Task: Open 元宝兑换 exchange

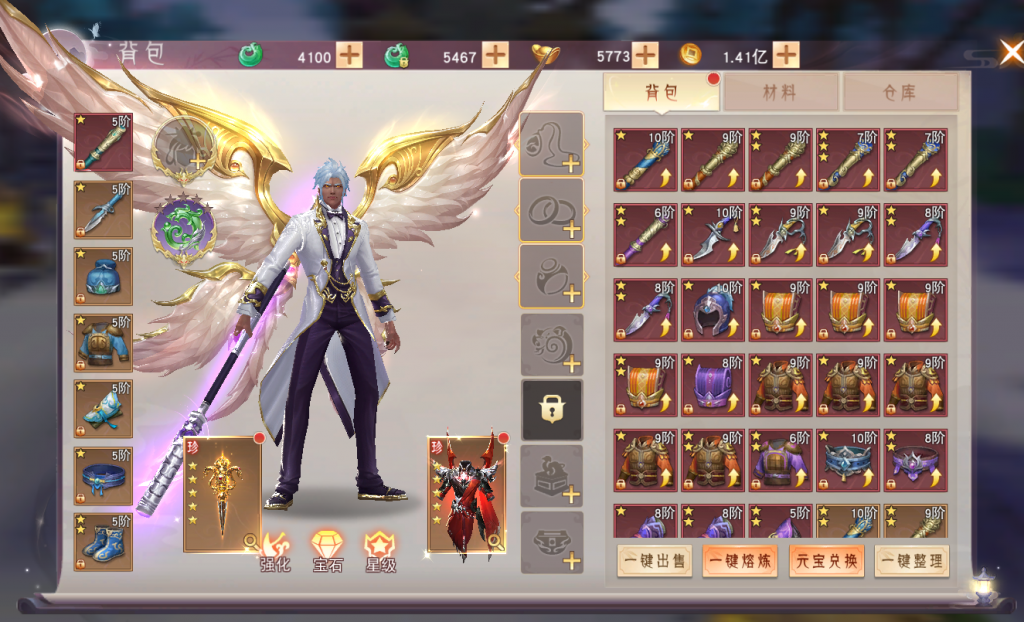Action: click(x=826, y=560)
